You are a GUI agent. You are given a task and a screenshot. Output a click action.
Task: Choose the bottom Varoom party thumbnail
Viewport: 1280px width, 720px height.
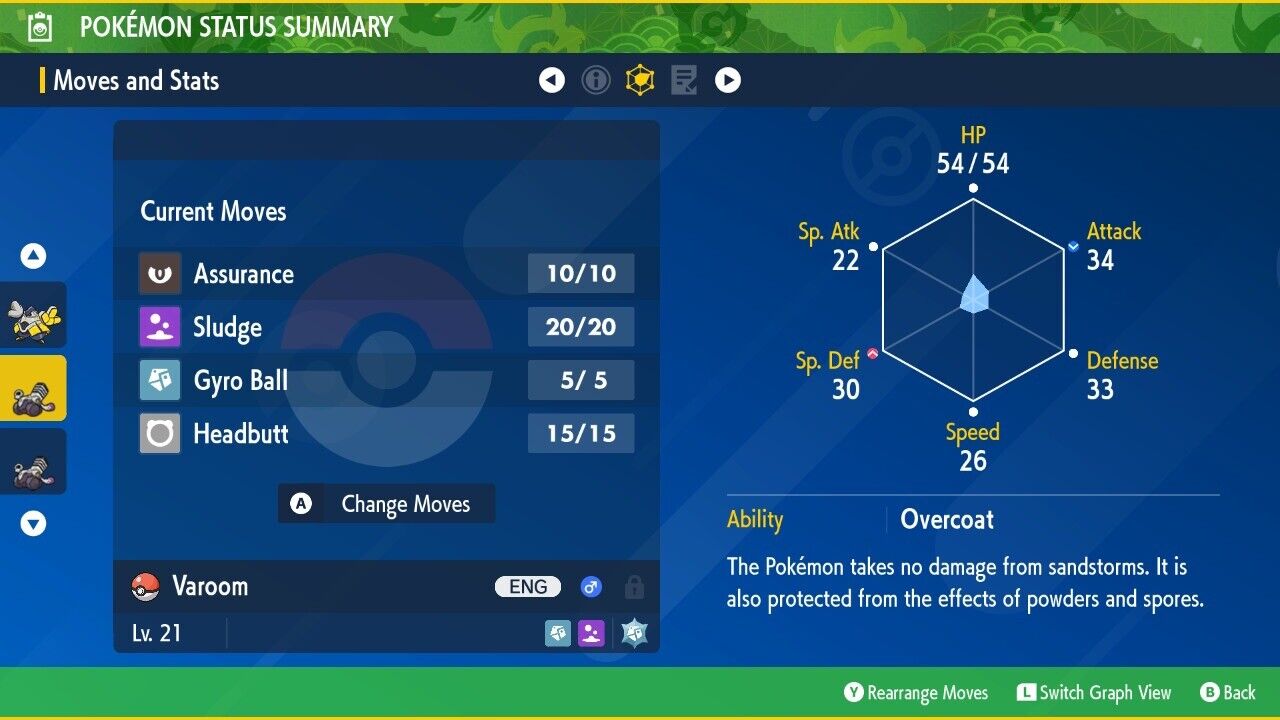click(33, 462)
